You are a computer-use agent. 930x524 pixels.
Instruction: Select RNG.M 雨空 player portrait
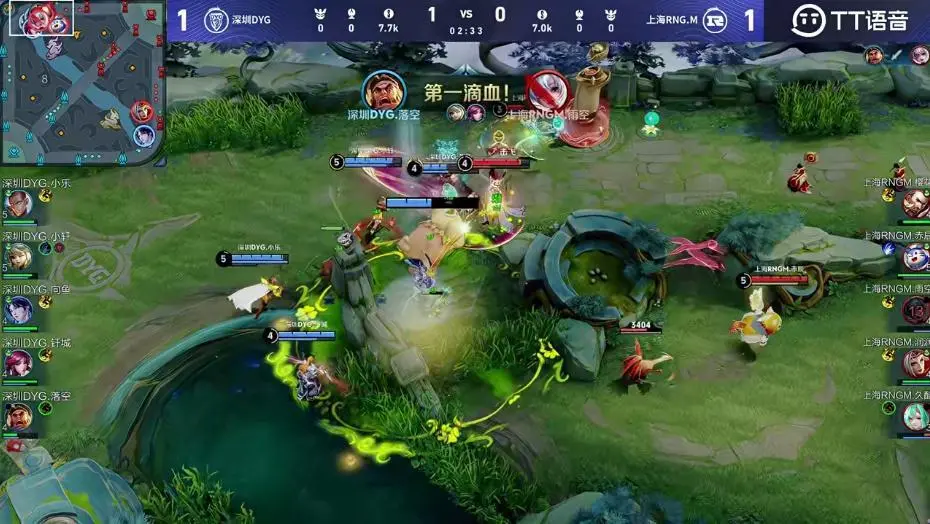(914, 310)
